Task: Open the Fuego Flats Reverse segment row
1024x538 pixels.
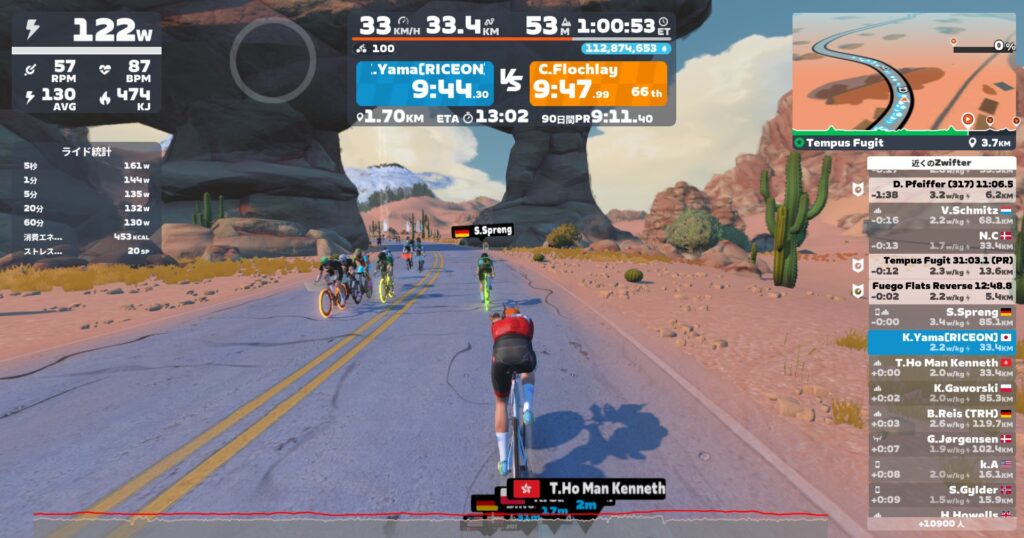Action: click(941, 291)
